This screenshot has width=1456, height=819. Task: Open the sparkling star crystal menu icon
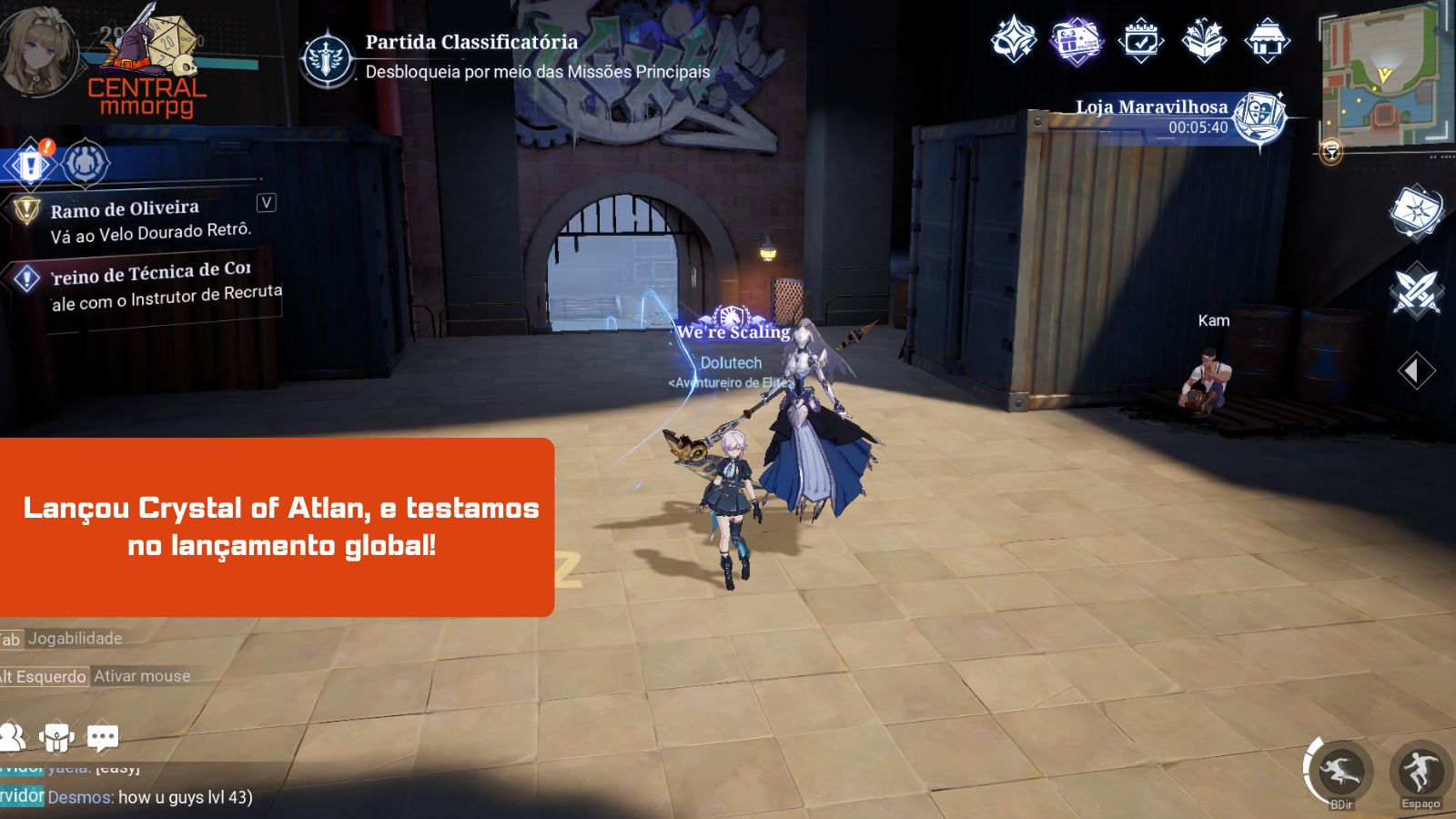click(x=1013, y=41)
